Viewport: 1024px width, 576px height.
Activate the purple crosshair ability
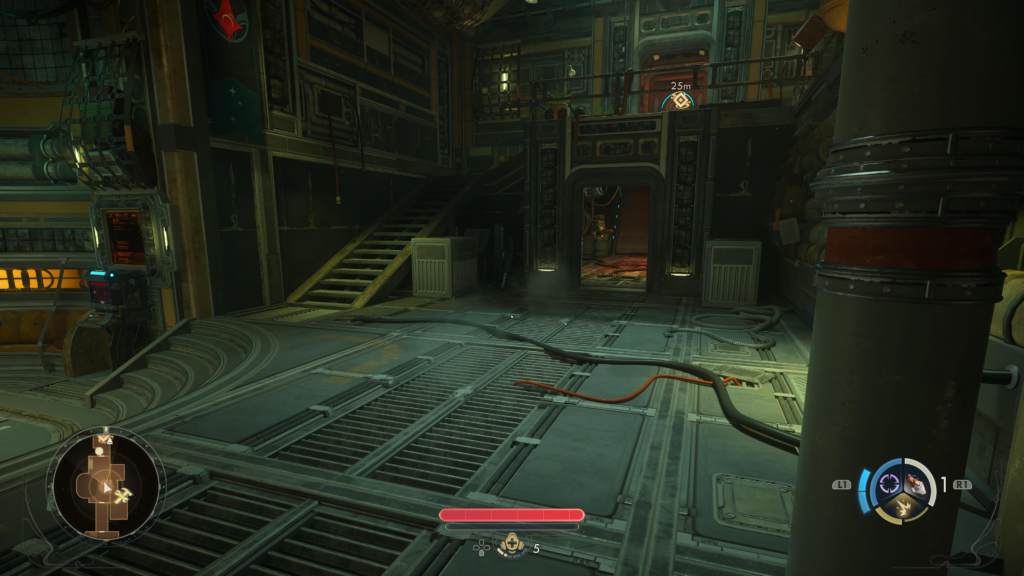tap(888, 485)
